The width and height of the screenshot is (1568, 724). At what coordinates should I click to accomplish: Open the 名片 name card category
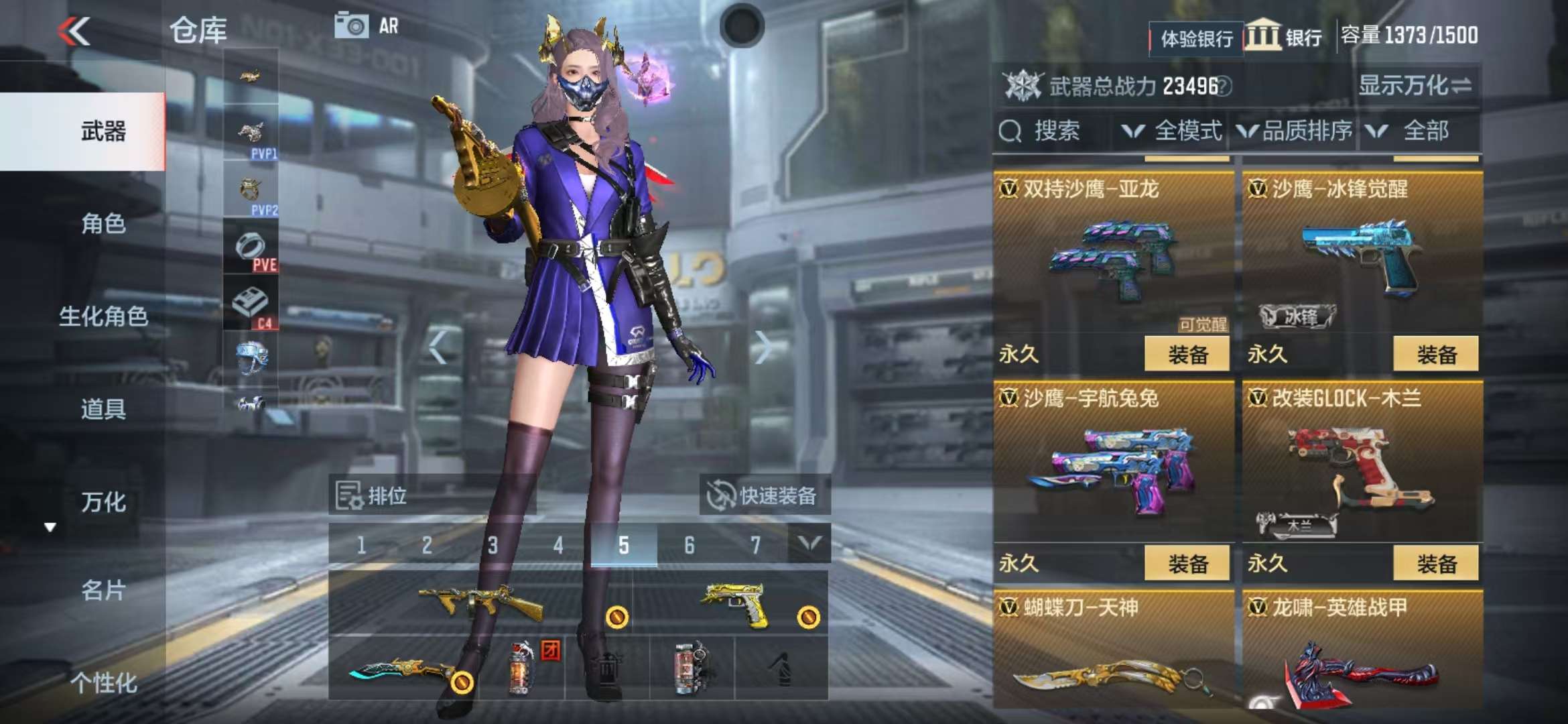coord(103,591)
